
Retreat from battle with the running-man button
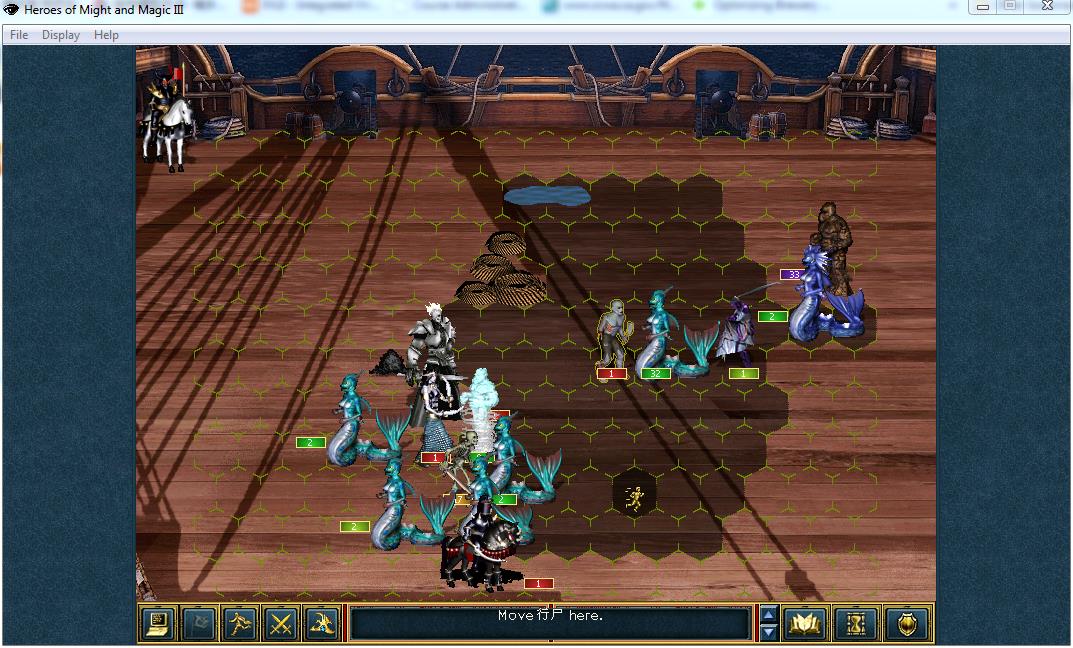point(240,624)
